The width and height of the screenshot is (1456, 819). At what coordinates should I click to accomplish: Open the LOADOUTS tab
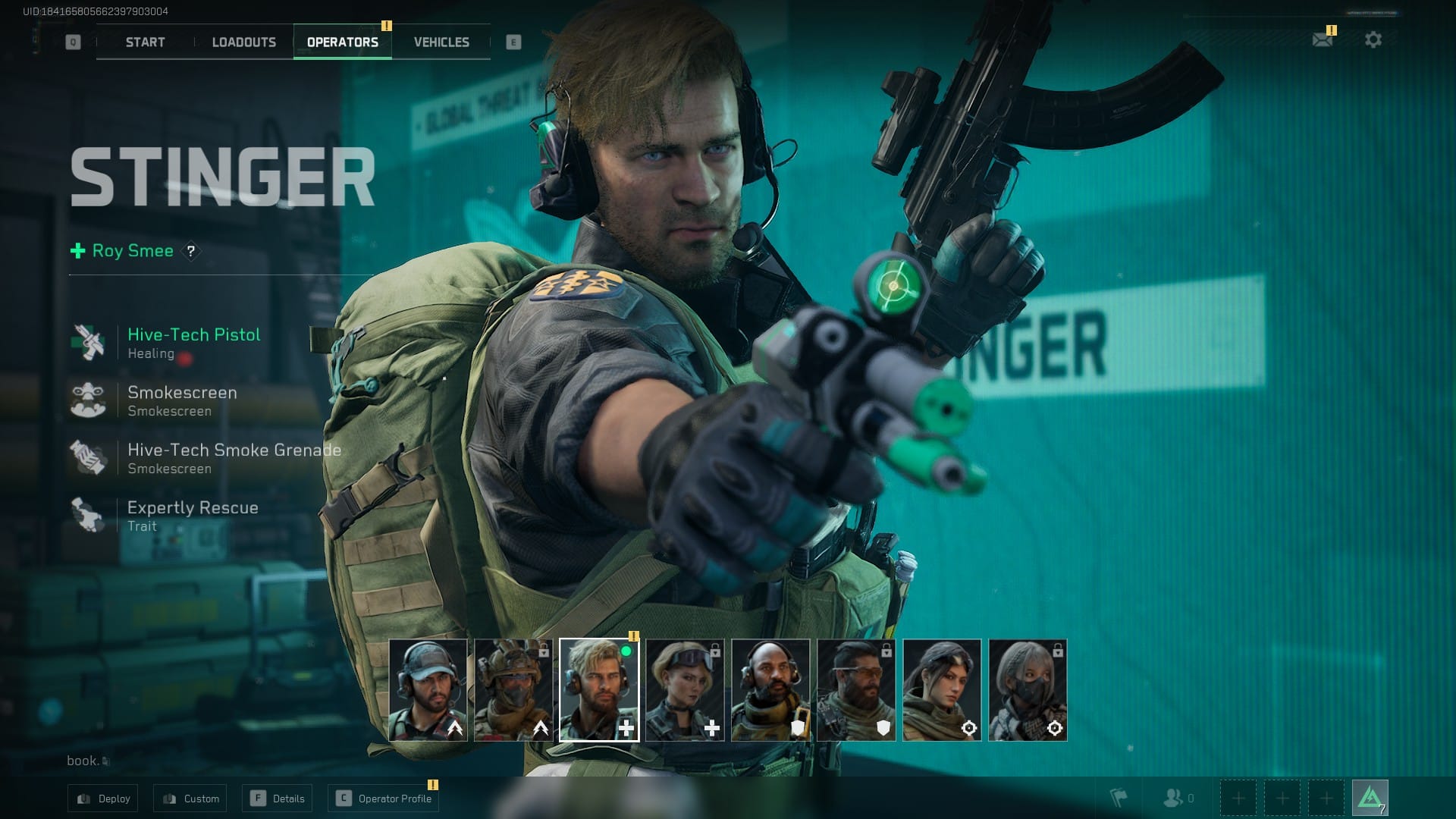243,42
